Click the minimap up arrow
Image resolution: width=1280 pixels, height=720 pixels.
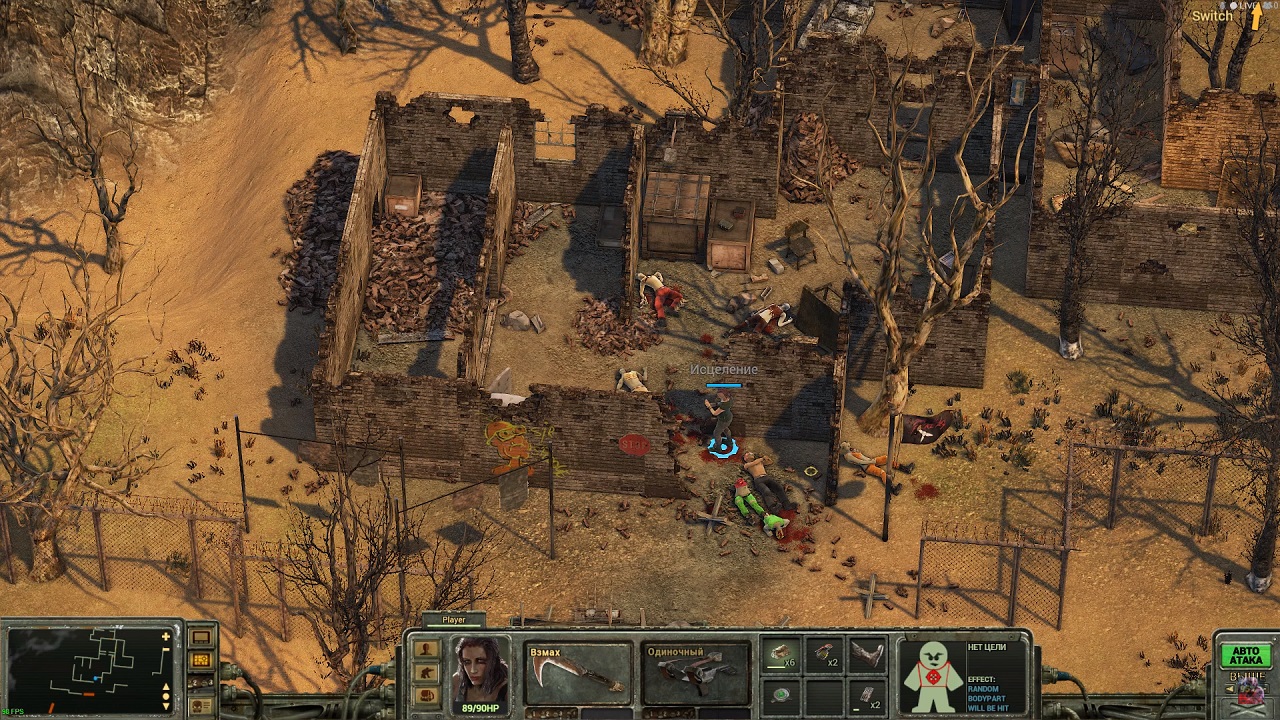coord(166,685)
